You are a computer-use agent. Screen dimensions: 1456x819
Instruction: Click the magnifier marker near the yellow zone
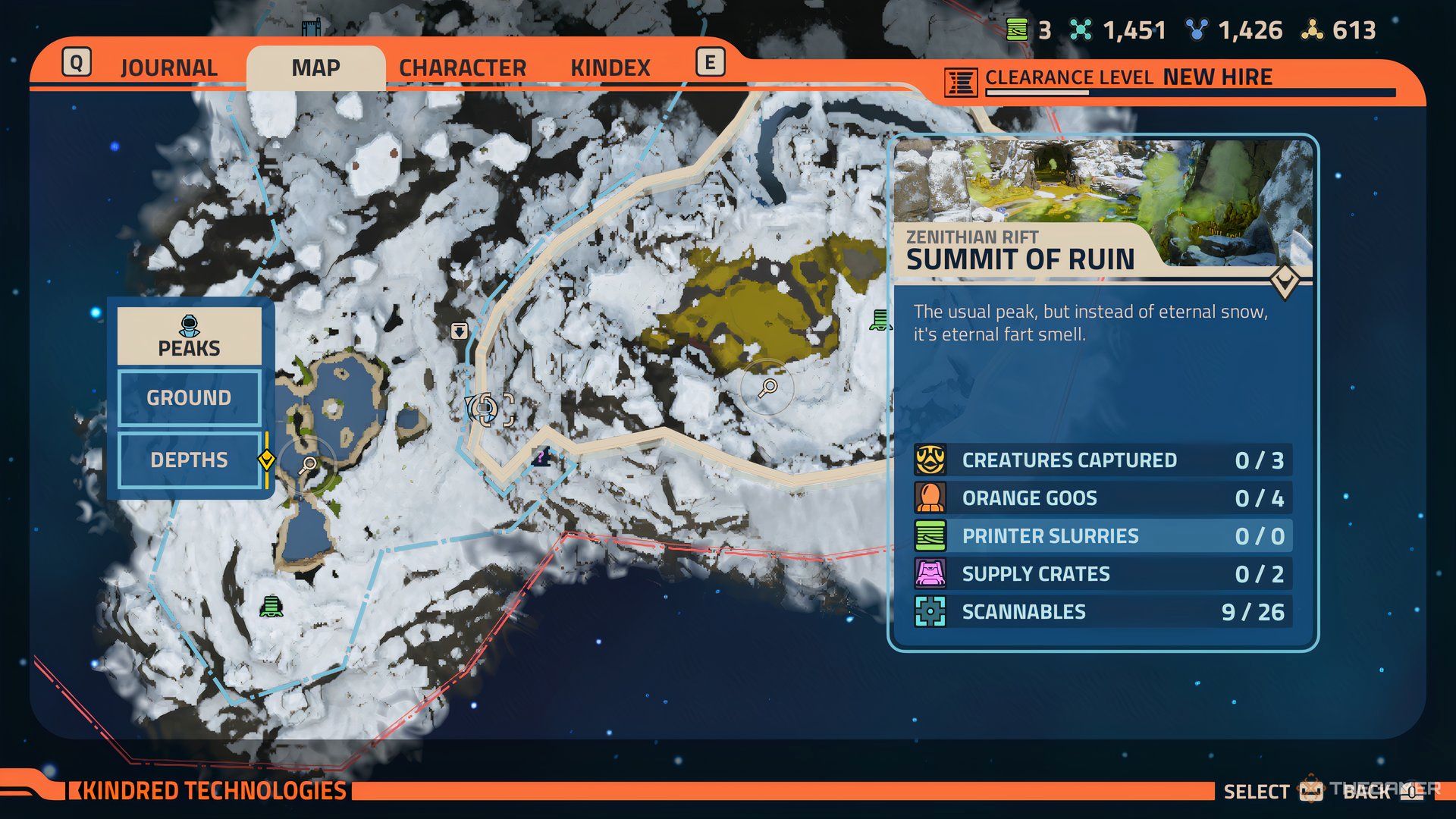767,388
